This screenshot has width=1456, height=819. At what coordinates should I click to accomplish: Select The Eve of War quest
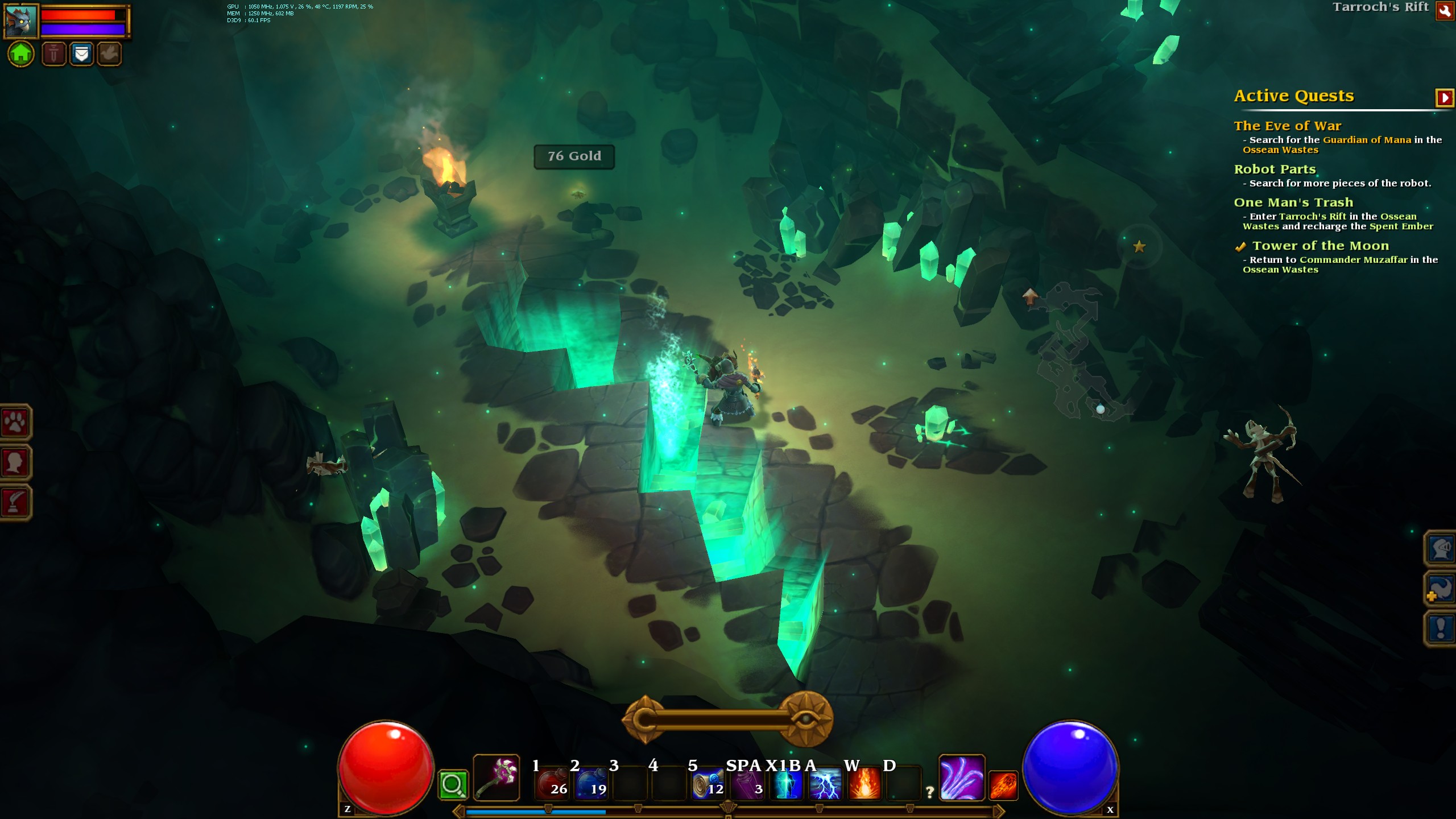point(1287,126)
